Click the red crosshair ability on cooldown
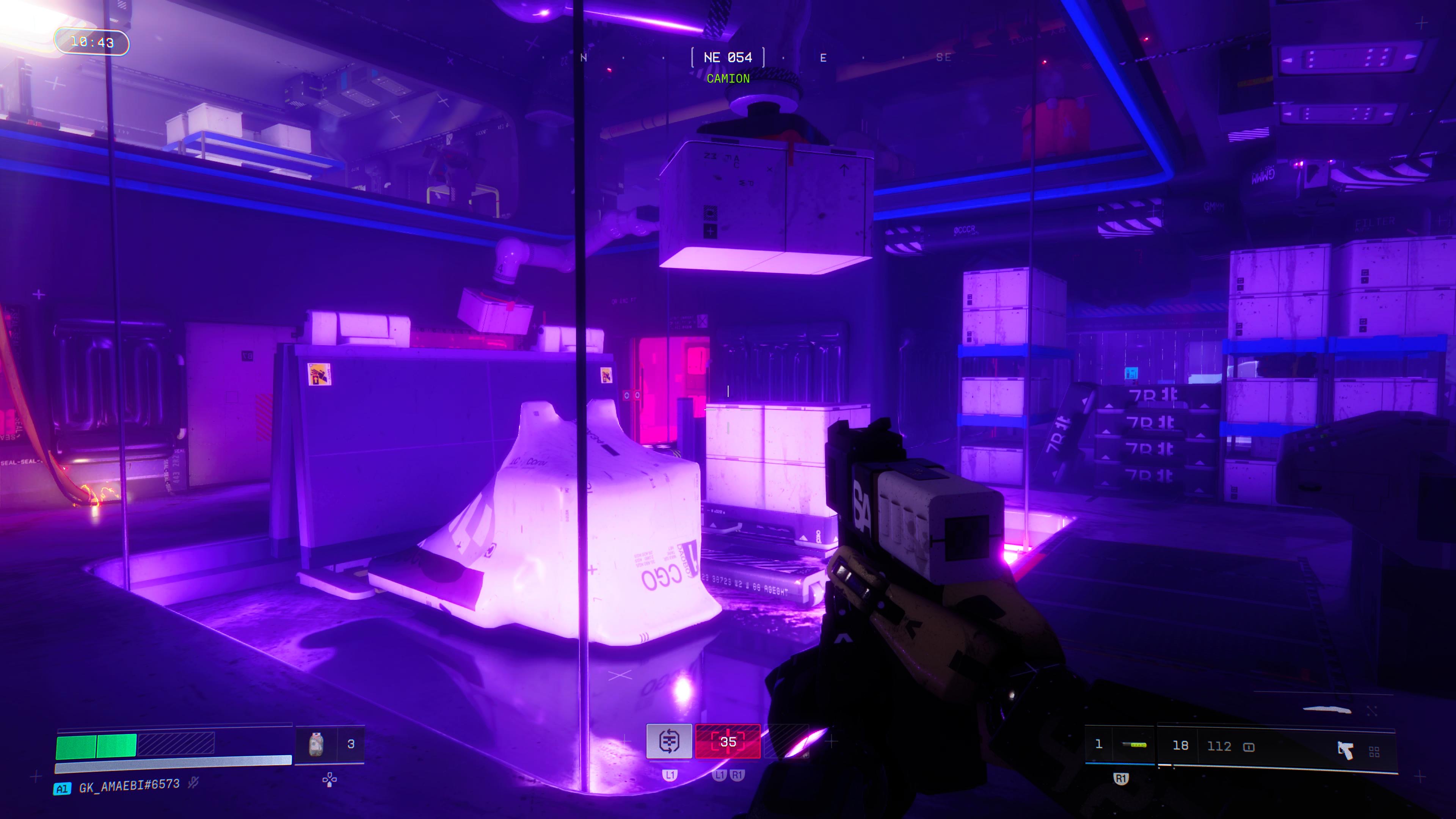Viewport: 1456px width, 819px height. [728, 742]
